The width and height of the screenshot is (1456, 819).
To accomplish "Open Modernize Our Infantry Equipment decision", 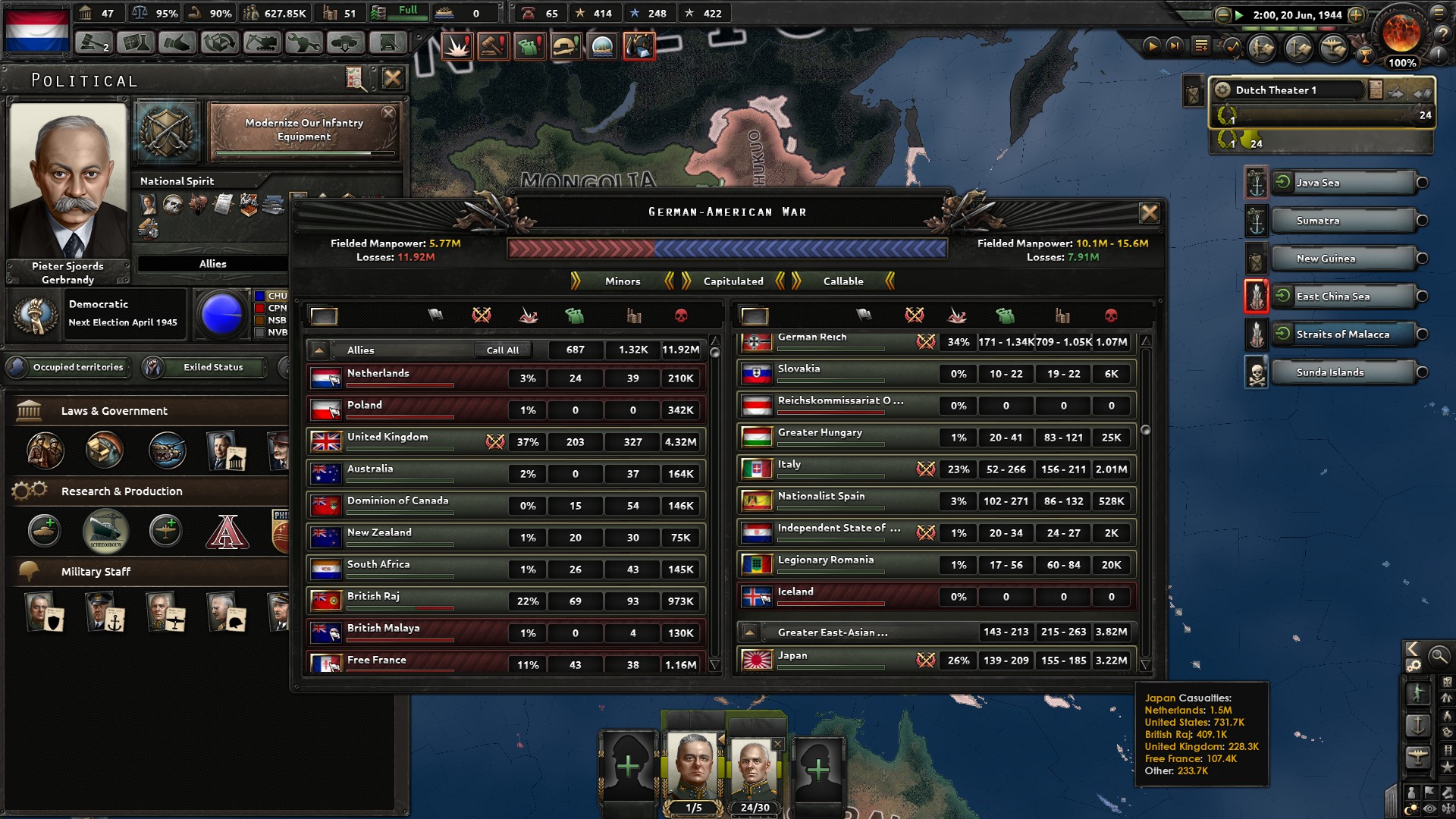I will [303, 131].
